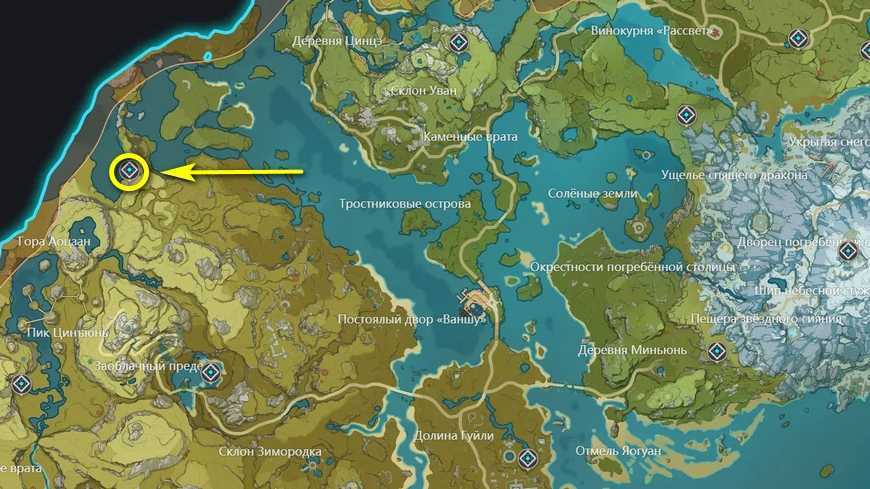The image size is (870, 489).
Task: Click the Постоялый двор «Ваншу» building icon
Action: coord(472,297)
